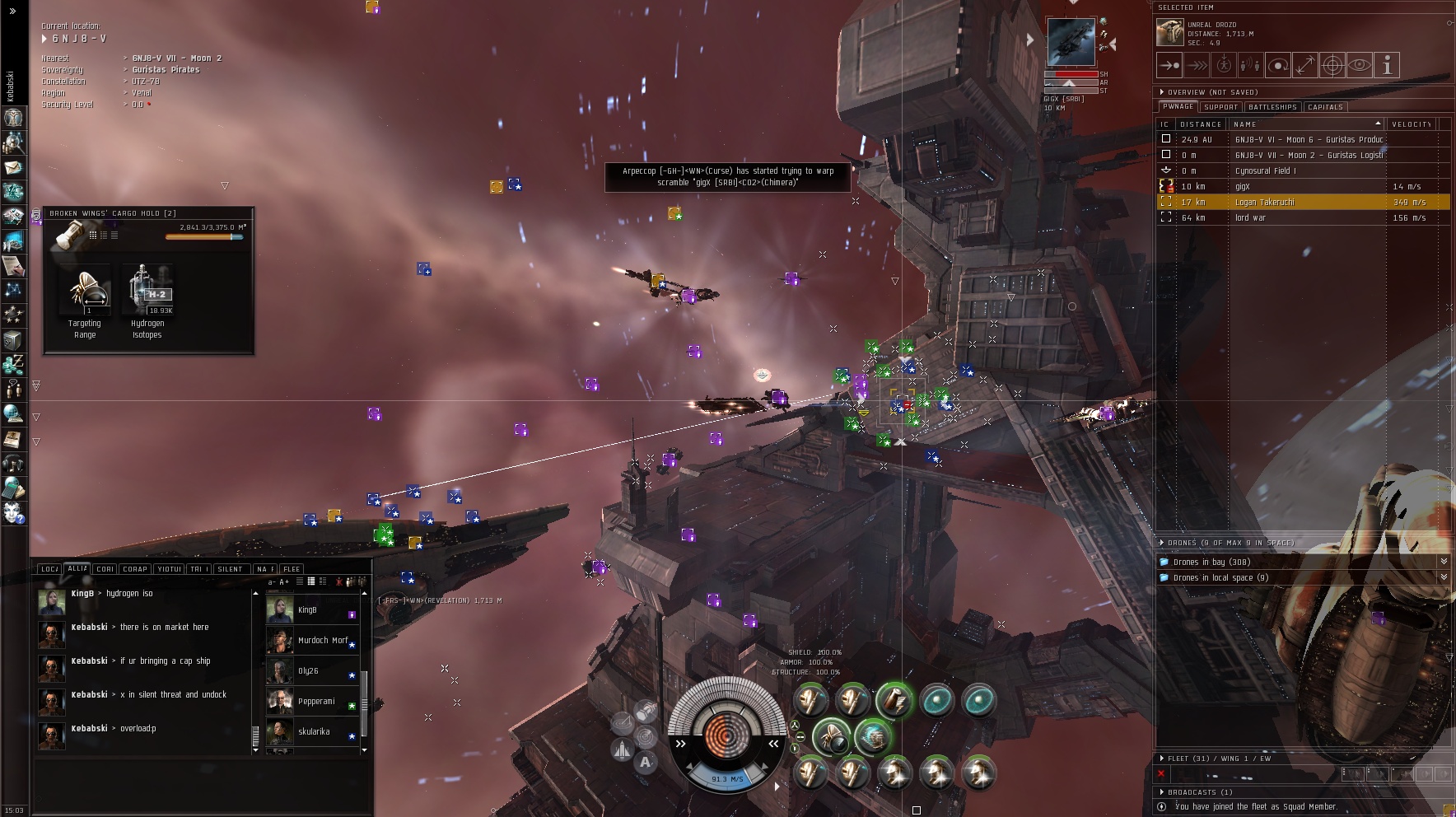
Task: Select the Support overview tab
Action: click(x=1220, y=107)
